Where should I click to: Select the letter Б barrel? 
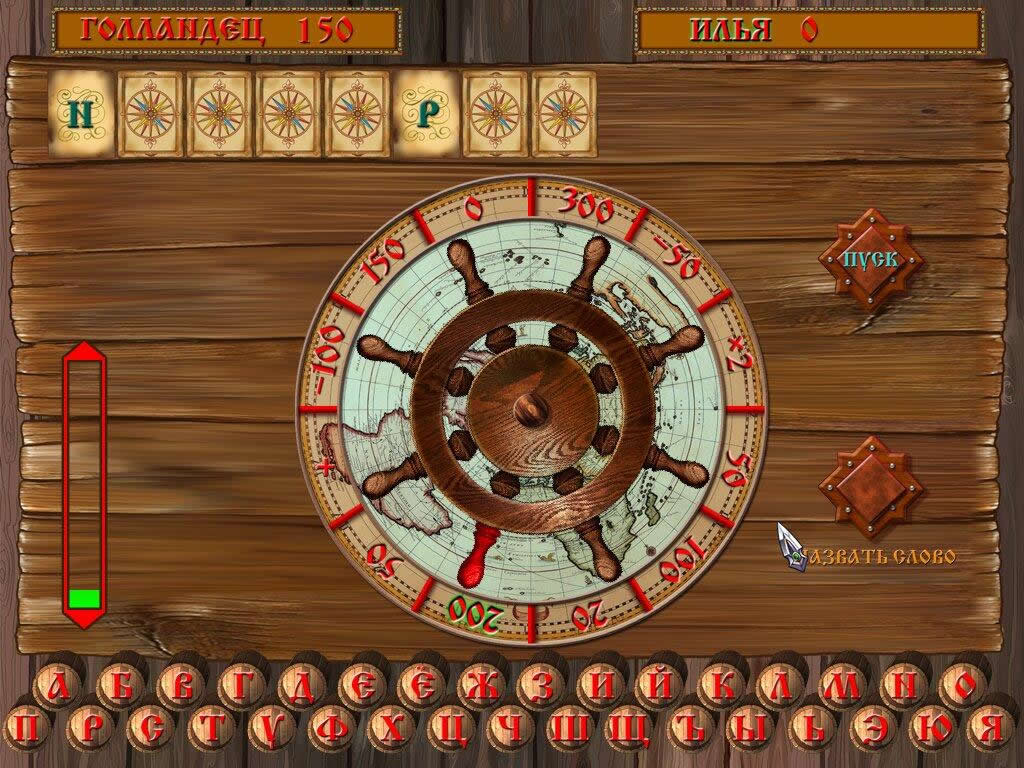[x=120, y=686]
